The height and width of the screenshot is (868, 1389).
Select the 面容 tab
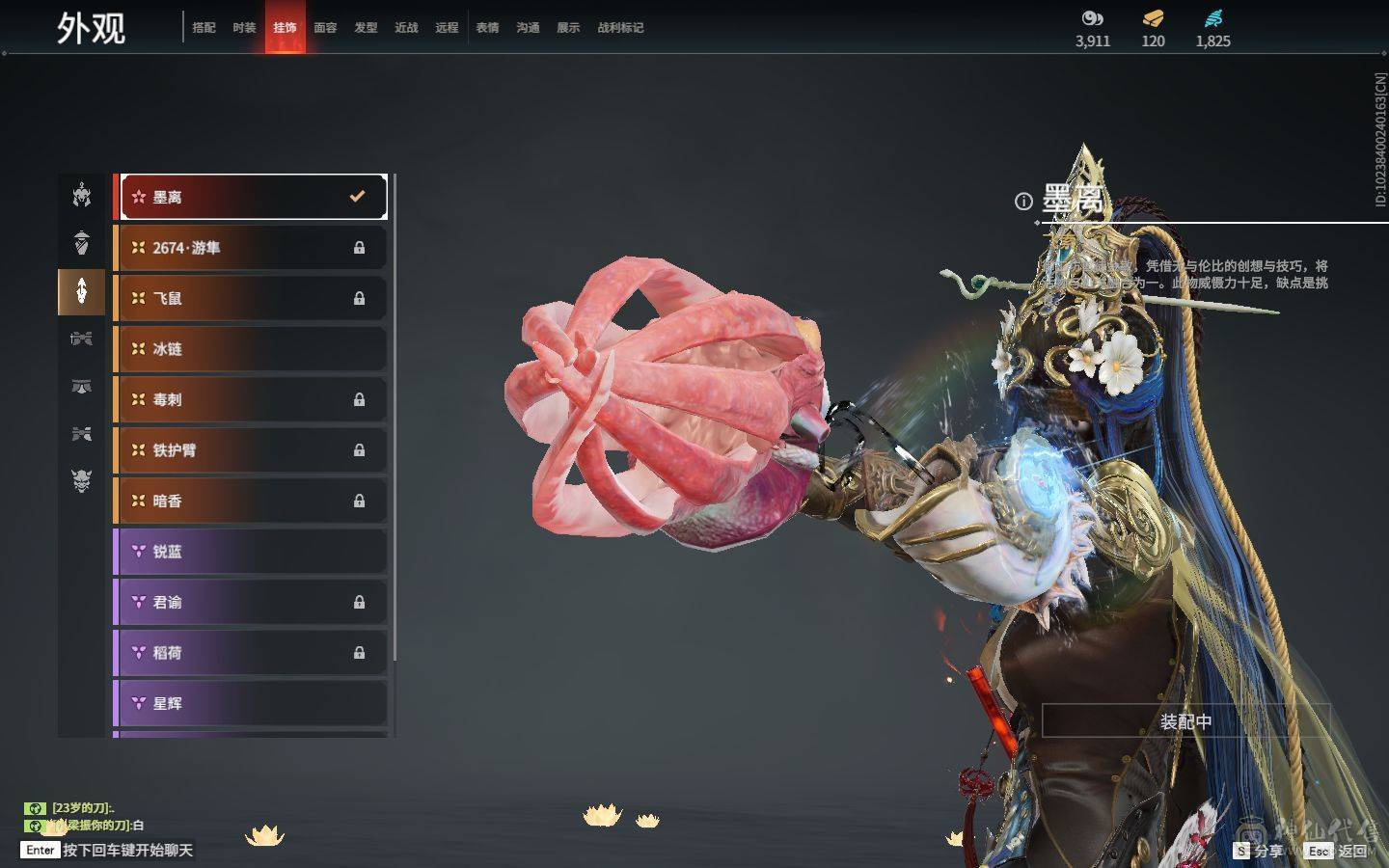pos(325,28)
